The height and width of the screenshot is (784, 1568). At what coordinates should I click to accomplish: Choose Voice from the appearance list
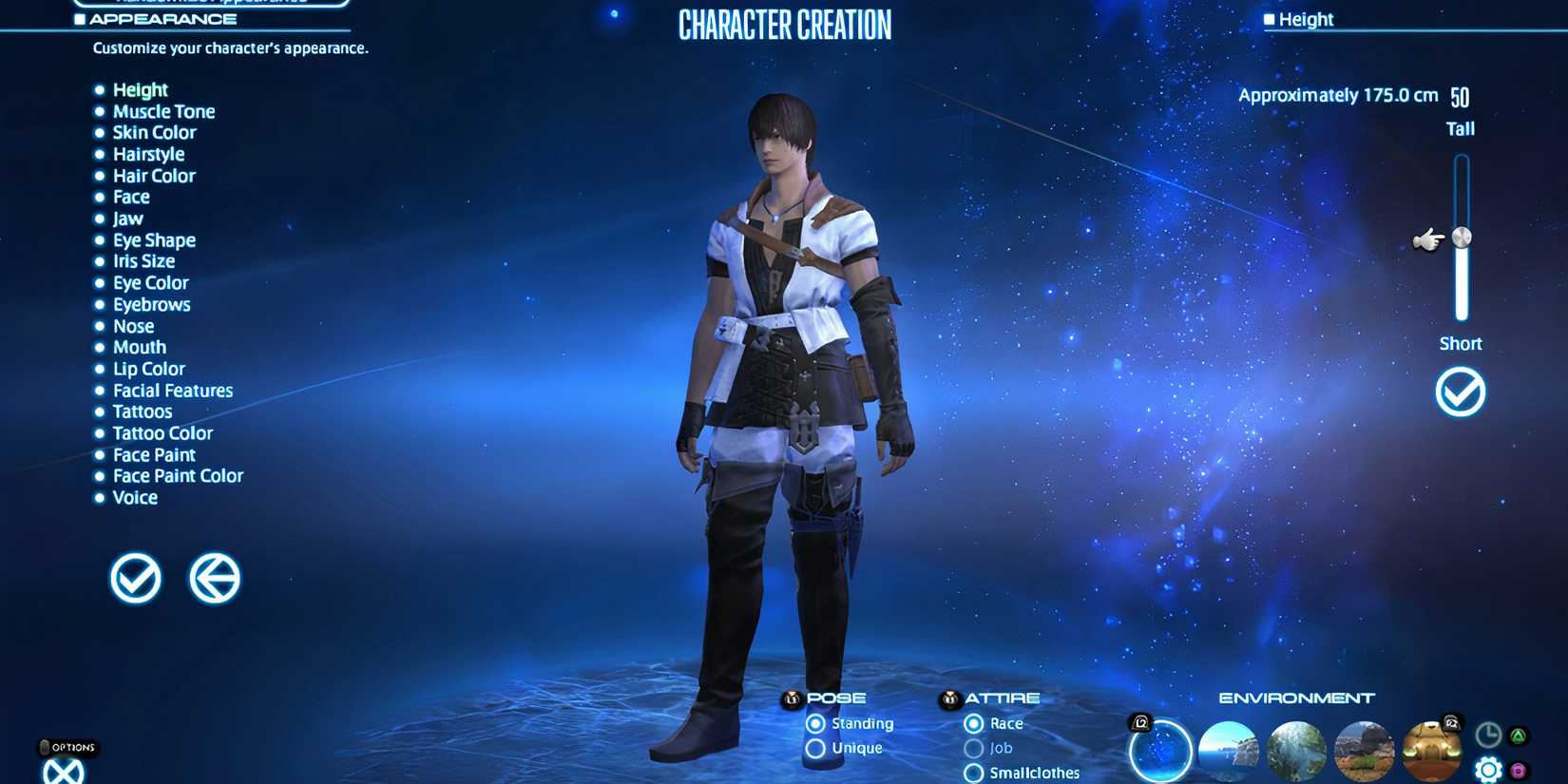pyautogui.click(x=135, y=497)
